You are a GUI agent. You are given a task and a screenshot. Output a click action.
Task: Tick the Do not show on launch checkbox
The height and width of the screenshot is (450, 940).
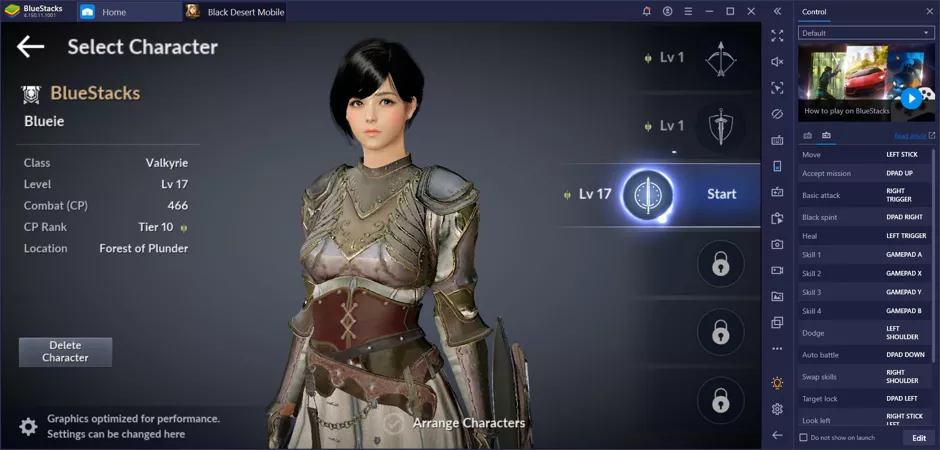(x=804, y=438)
